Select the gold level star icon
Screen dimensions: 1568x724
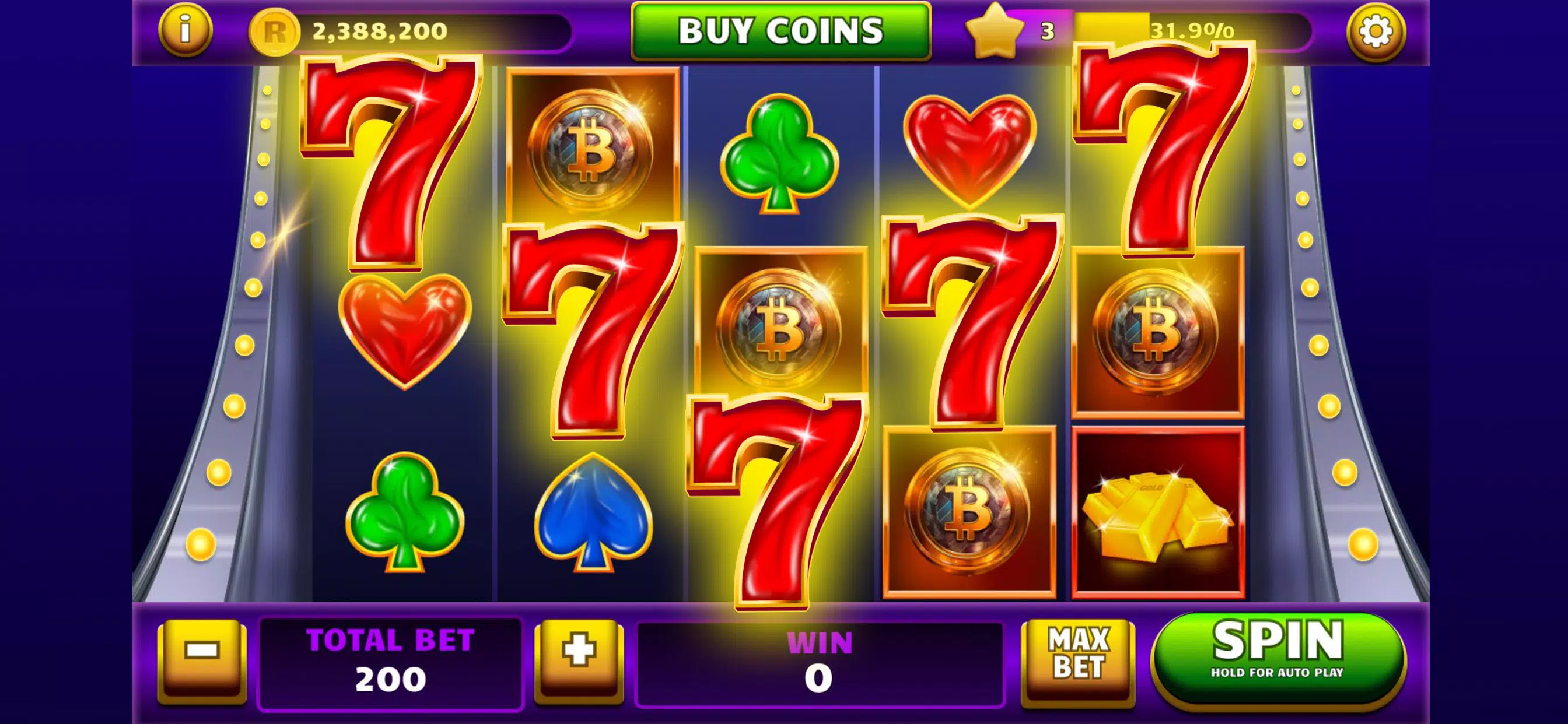[994, 30]
